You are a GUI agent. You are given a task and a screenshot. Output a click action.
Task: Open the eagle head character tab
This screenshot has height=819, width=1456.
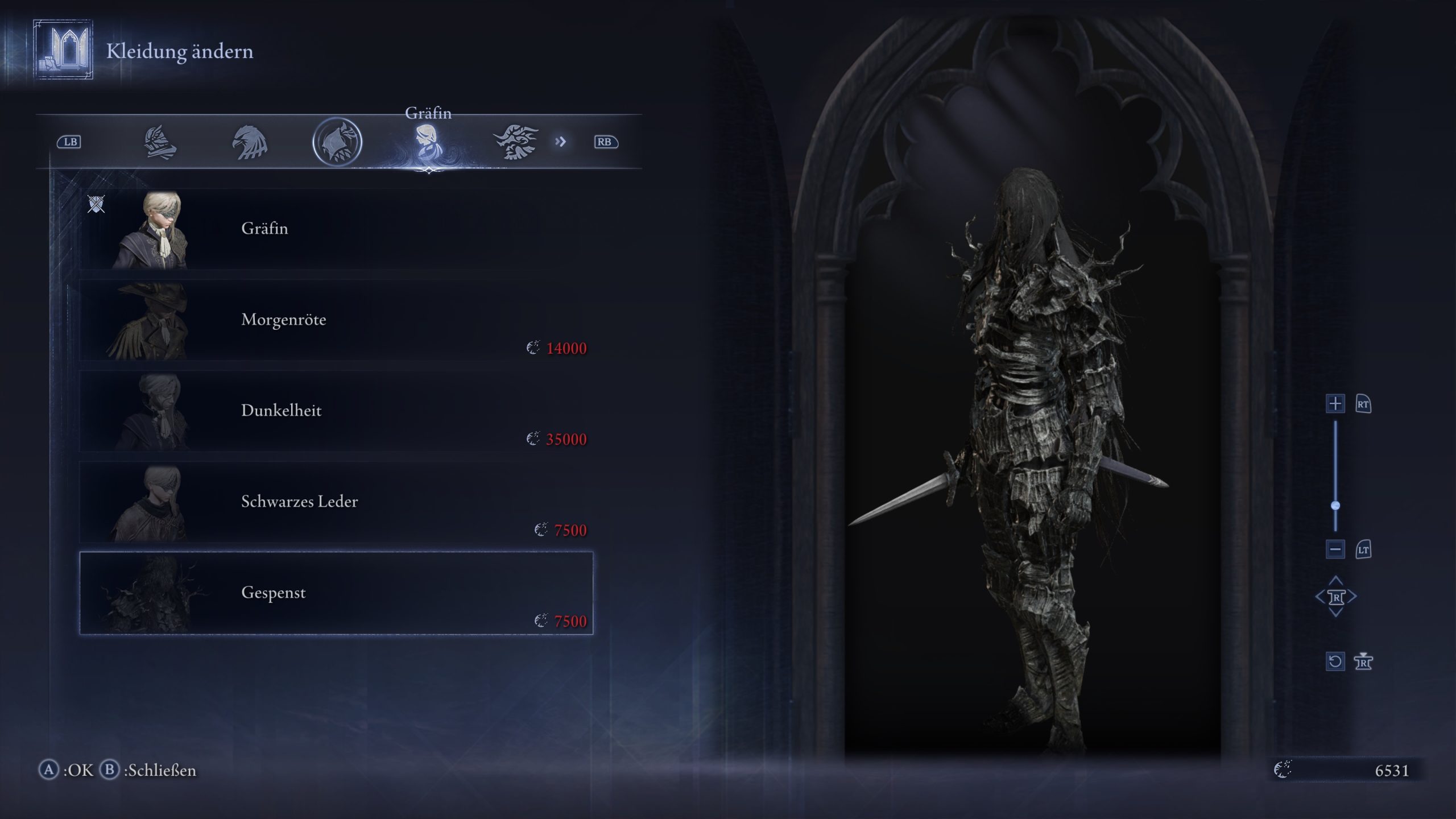tap(249, 142)
